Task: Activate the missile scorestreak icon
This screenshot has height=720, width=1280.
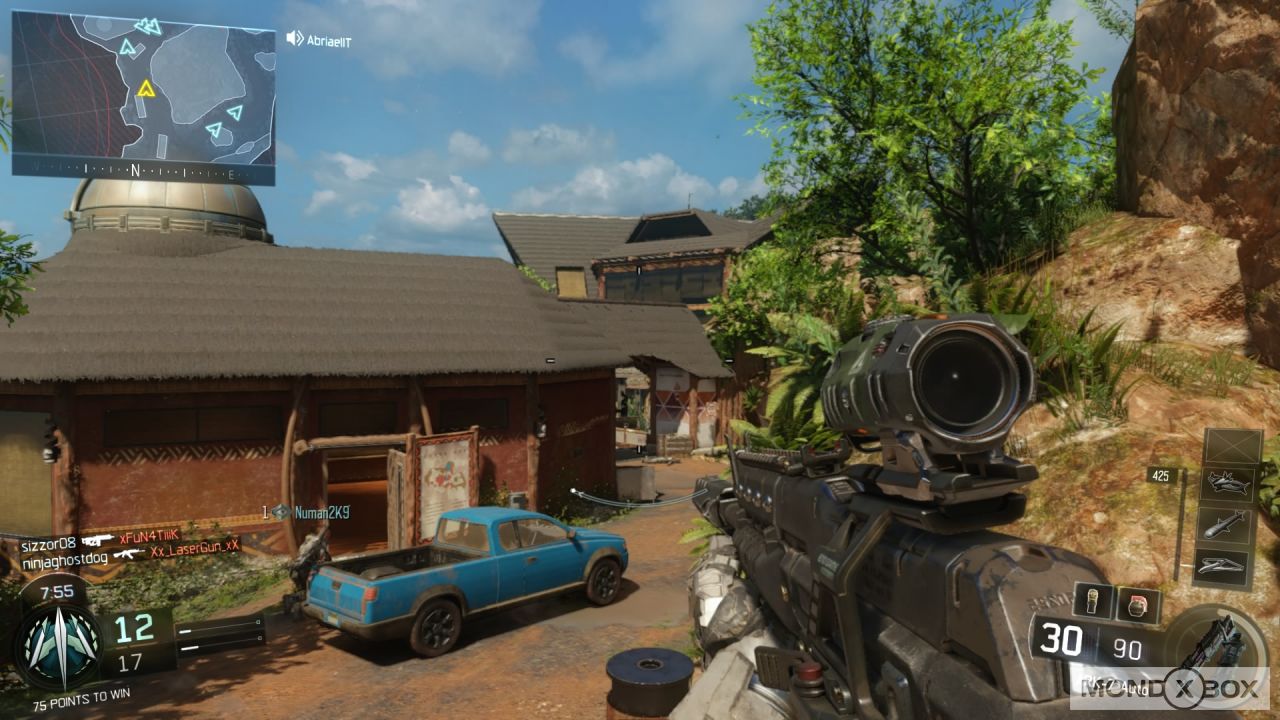Action: click(1227, 526)
